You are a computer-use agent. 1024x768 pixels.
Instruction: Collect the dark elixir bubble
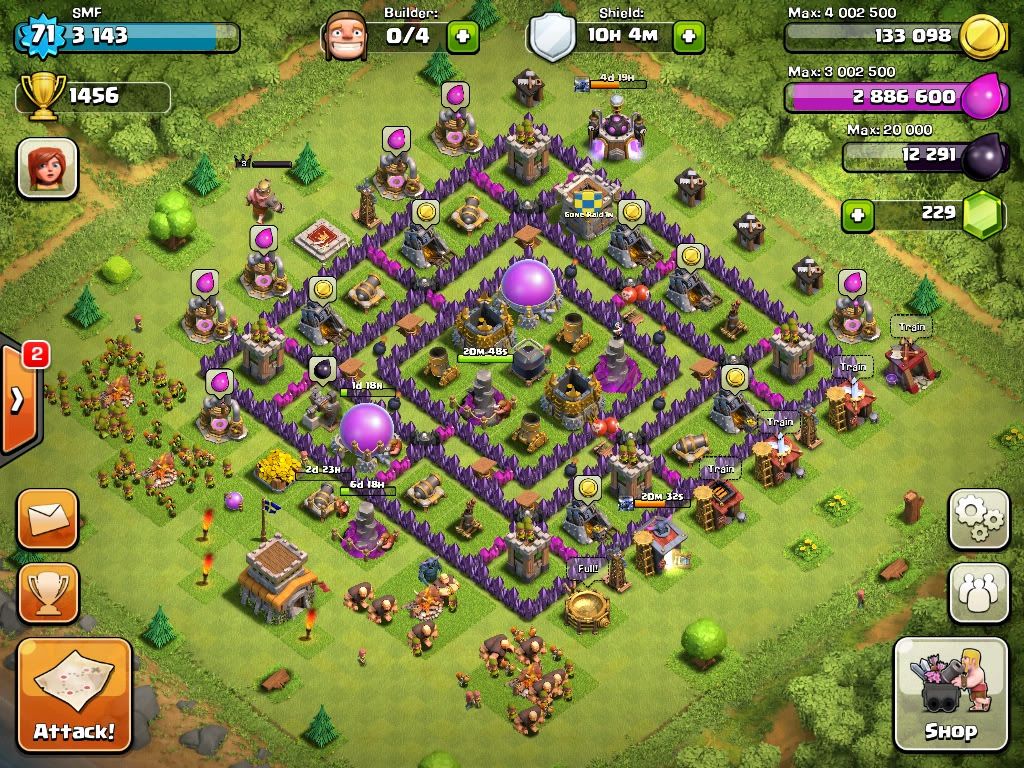click(322, 370)
